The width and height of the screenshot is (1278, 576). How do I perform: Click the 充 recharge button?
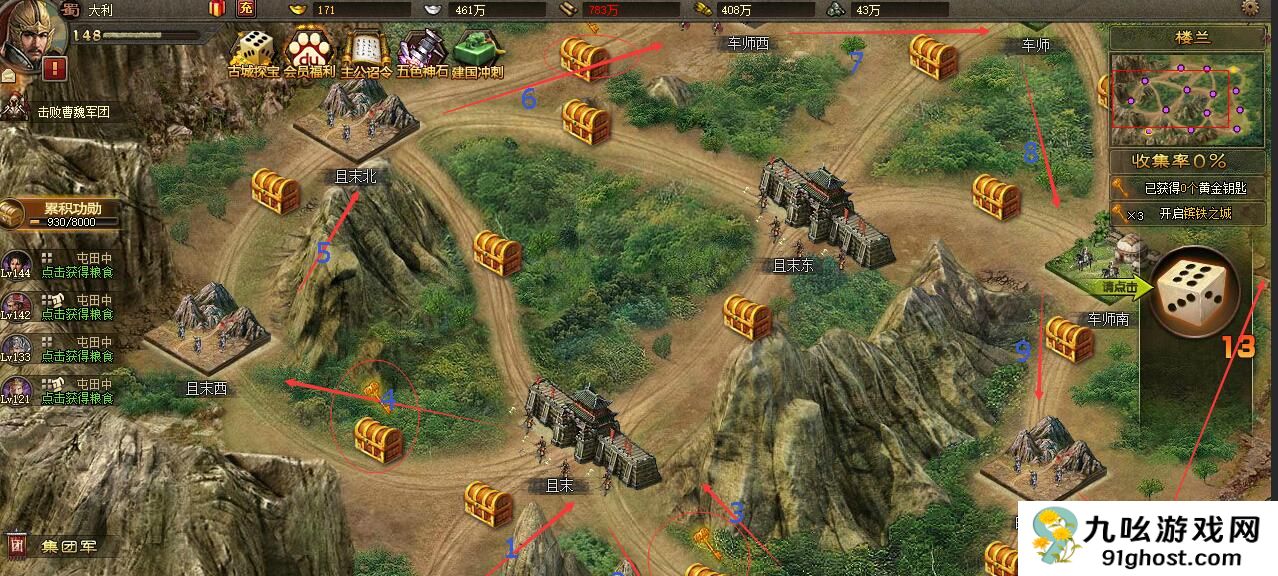click(246, 9)
